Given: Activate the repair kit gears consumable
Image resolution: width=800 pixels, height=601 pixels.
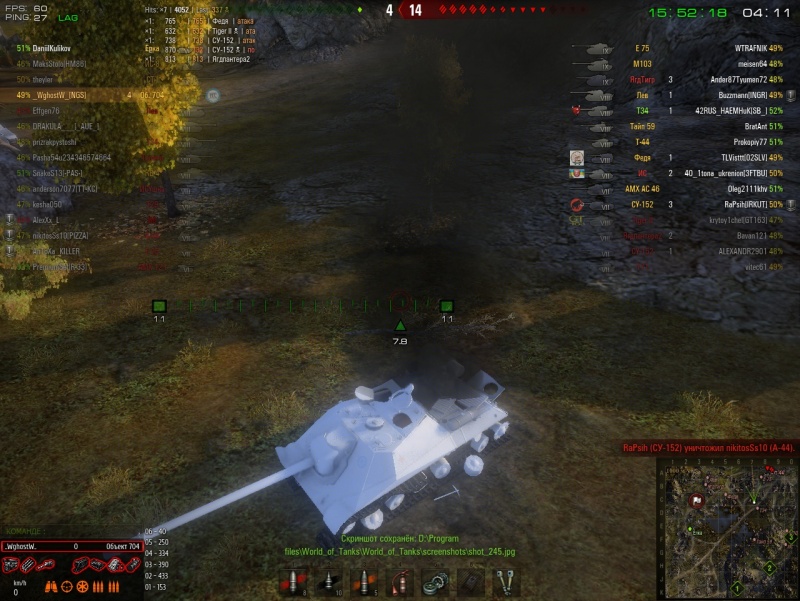Looking at the screenshot, I should 434,581.
